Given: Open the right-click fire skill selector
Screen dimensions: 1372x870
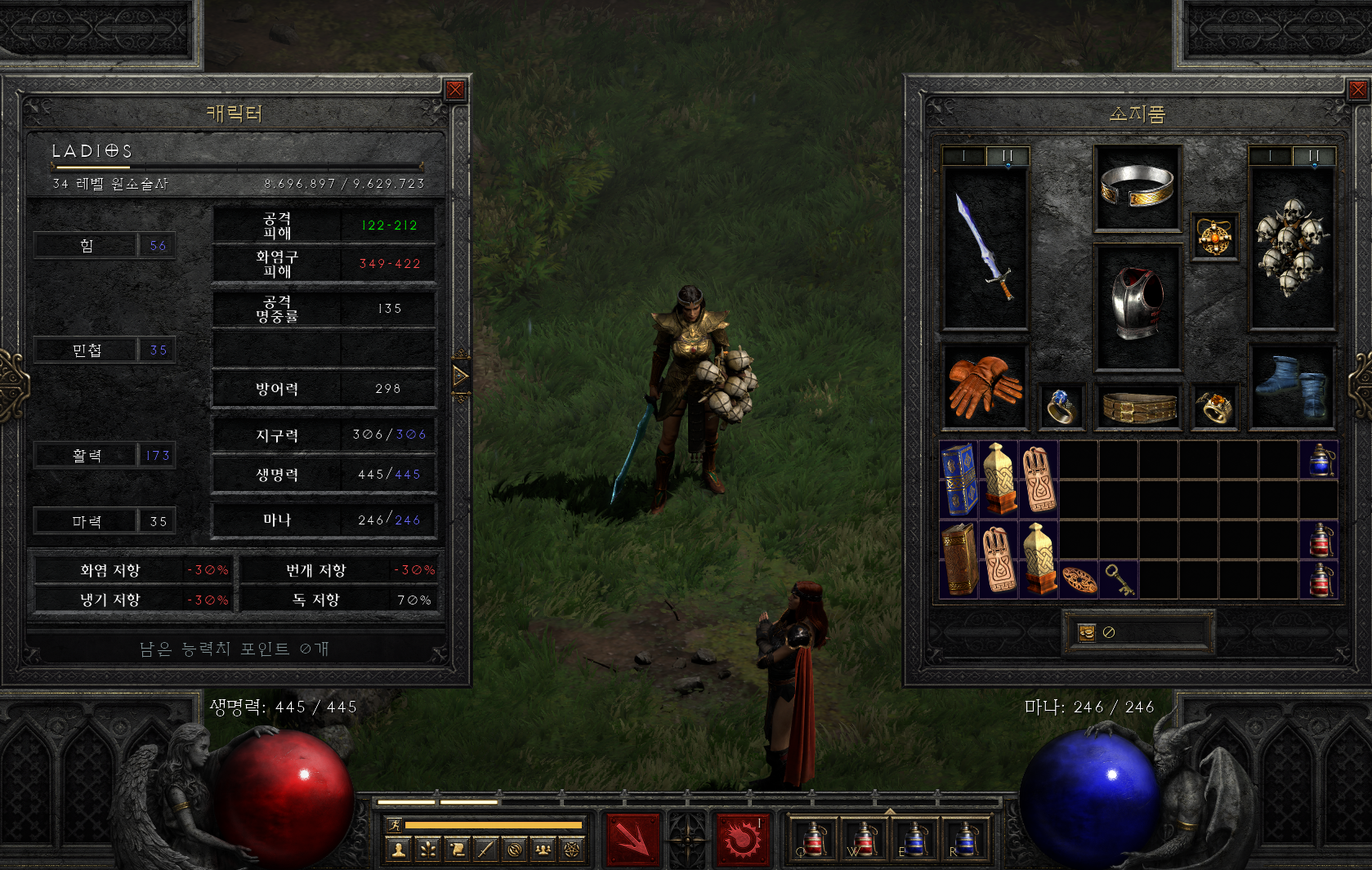Looking at the screenshot, I should click(x=742, y=839).
